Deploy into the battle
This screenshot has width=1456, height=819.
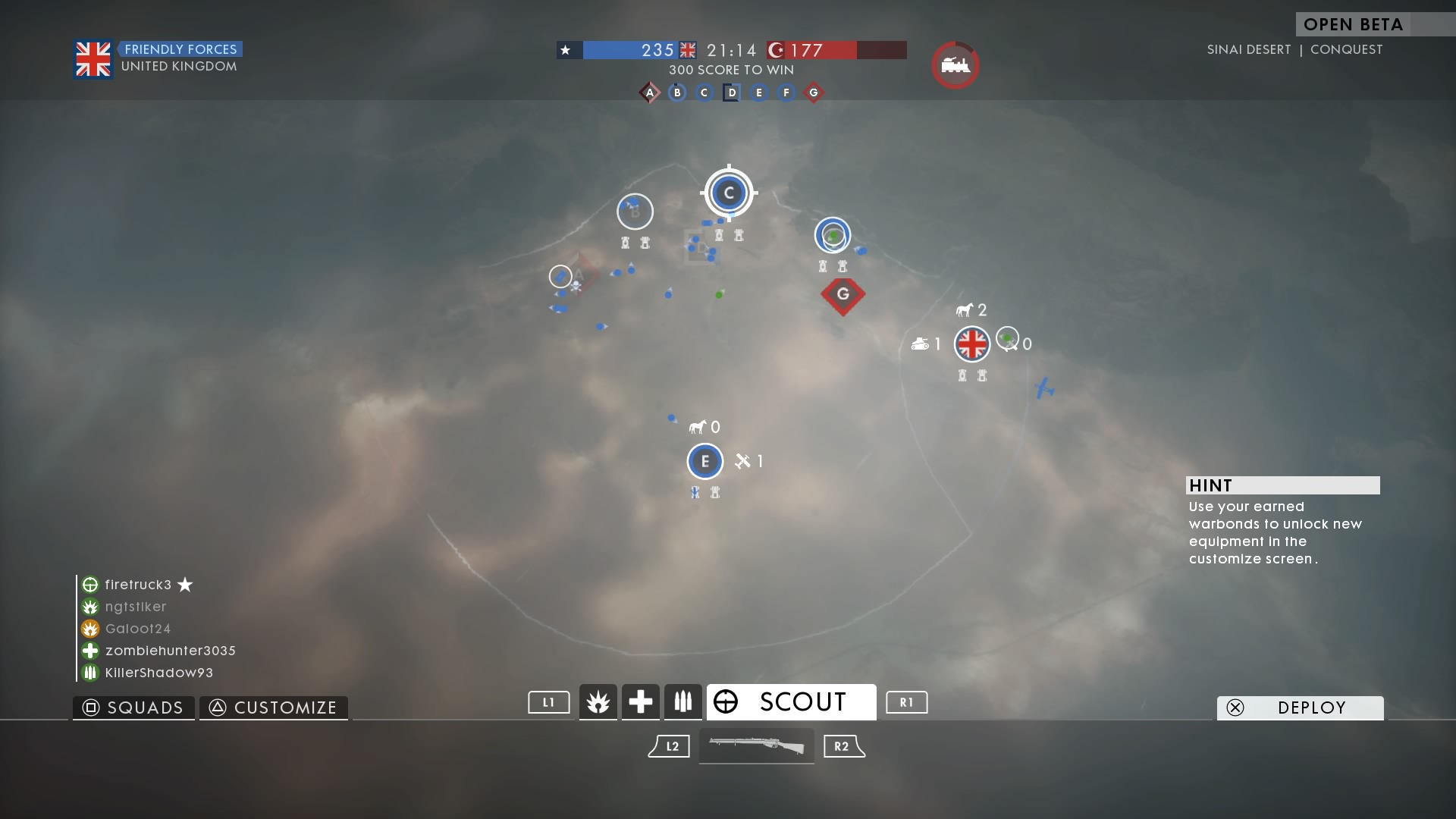pos(1300,708)
